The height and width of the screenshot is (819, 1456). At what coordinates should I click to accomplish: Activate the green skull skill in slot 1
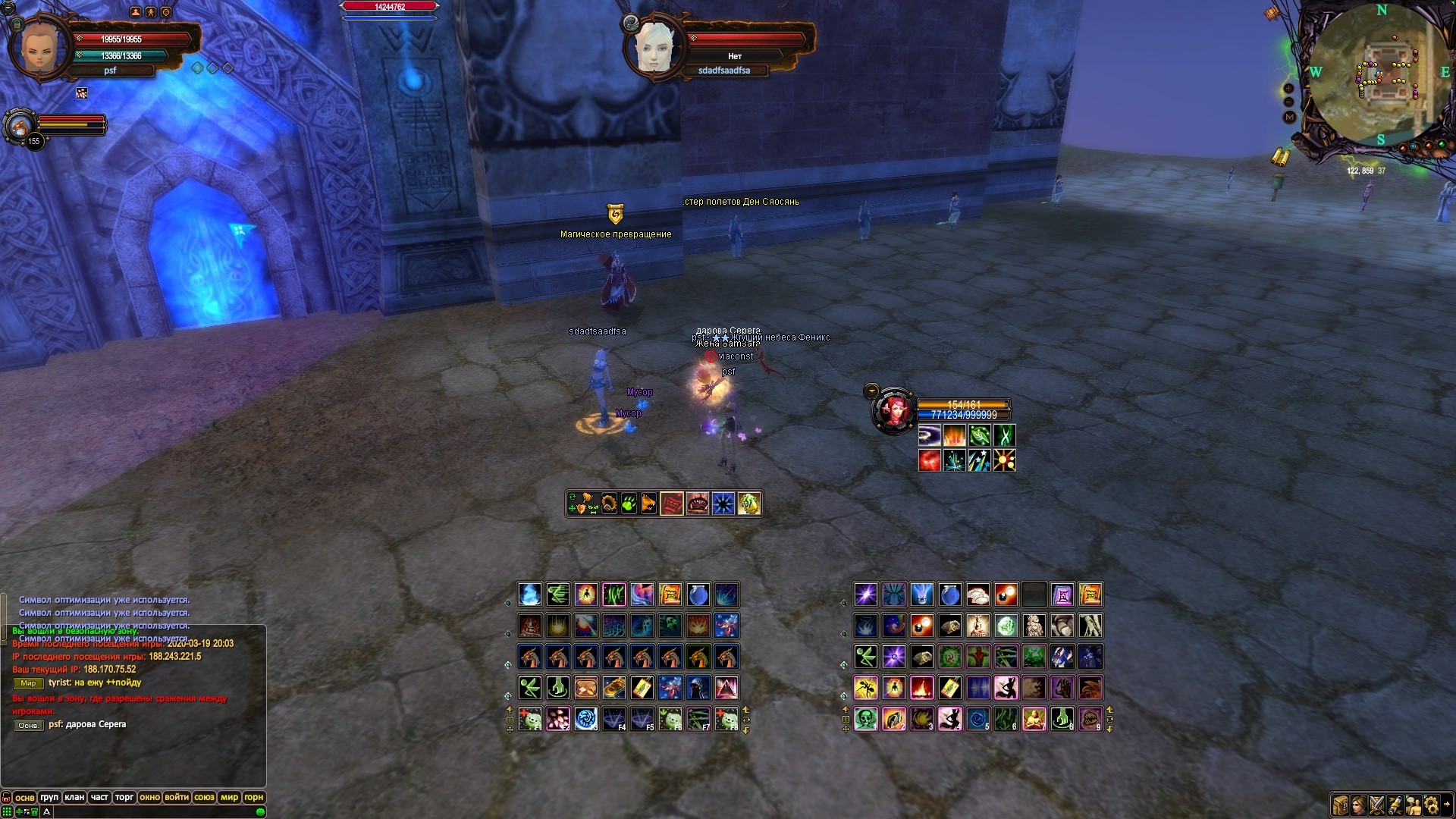865,719
